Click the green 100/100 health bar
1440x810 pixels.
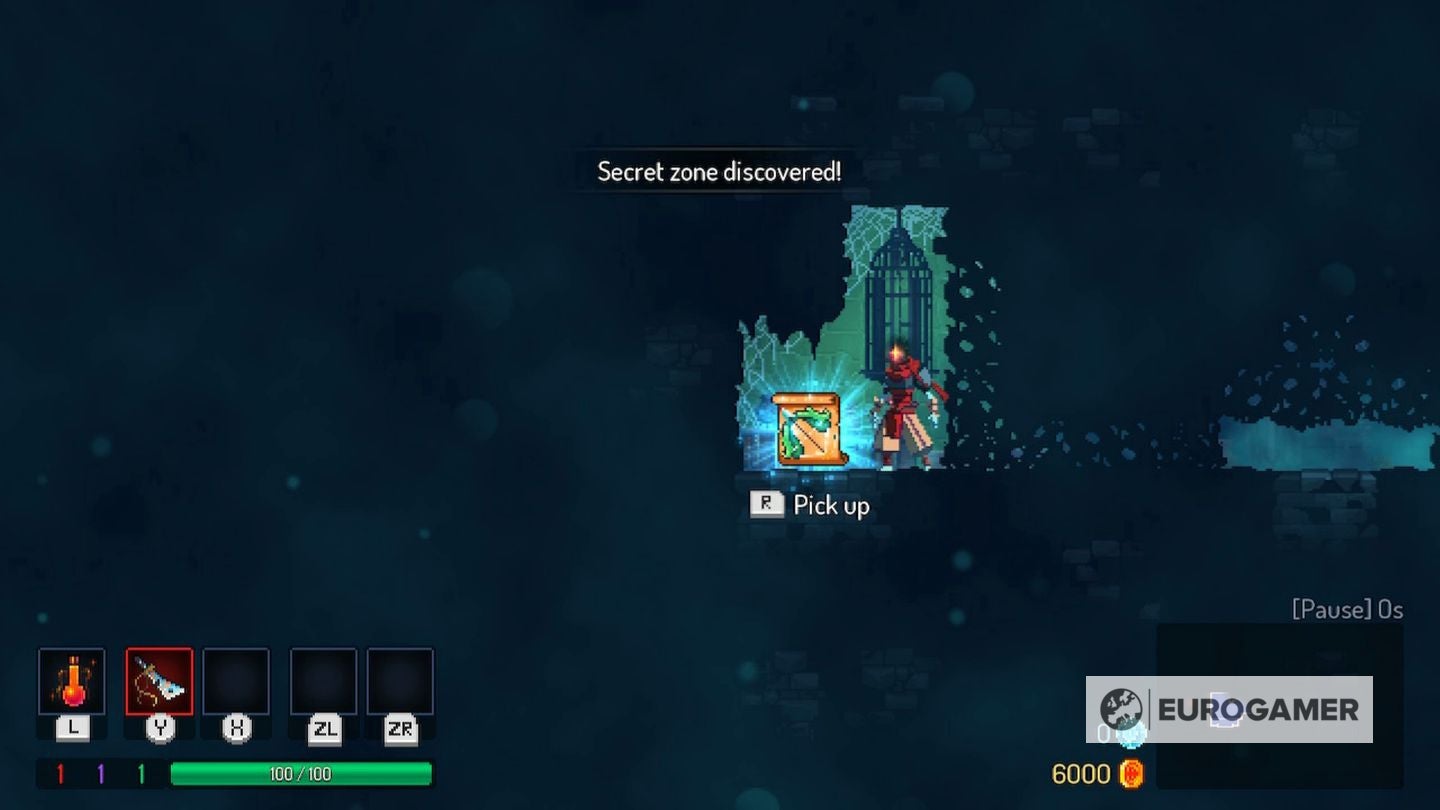point(300,772)
